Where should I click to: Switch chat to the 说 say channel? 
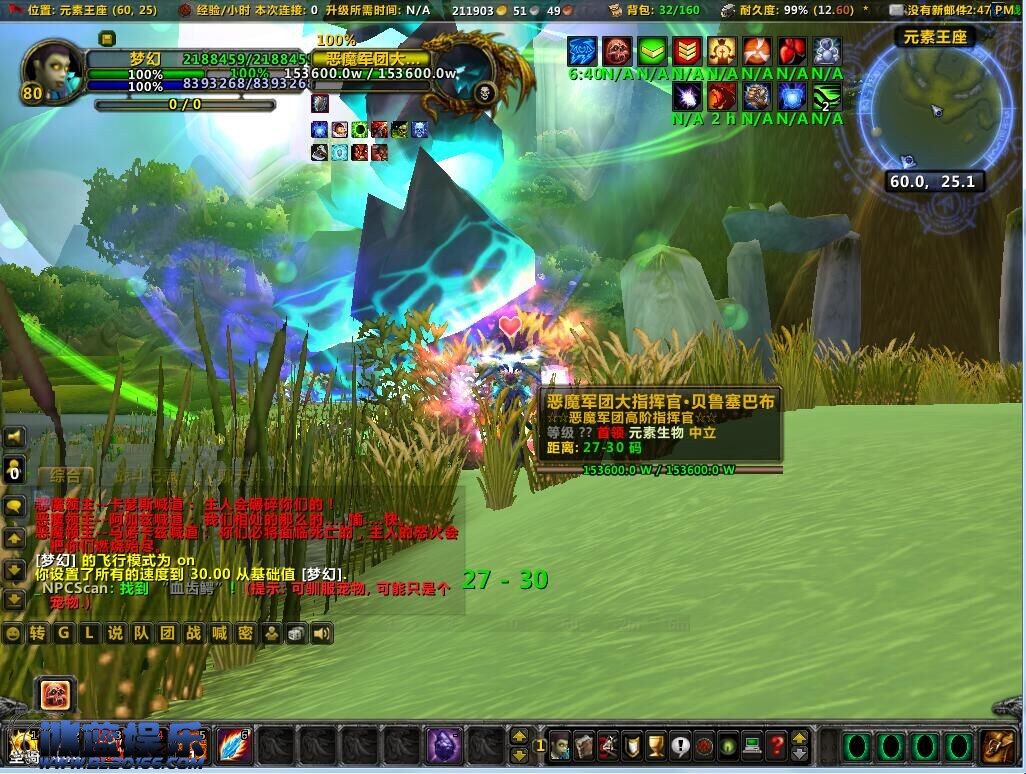tap(115, 633)
